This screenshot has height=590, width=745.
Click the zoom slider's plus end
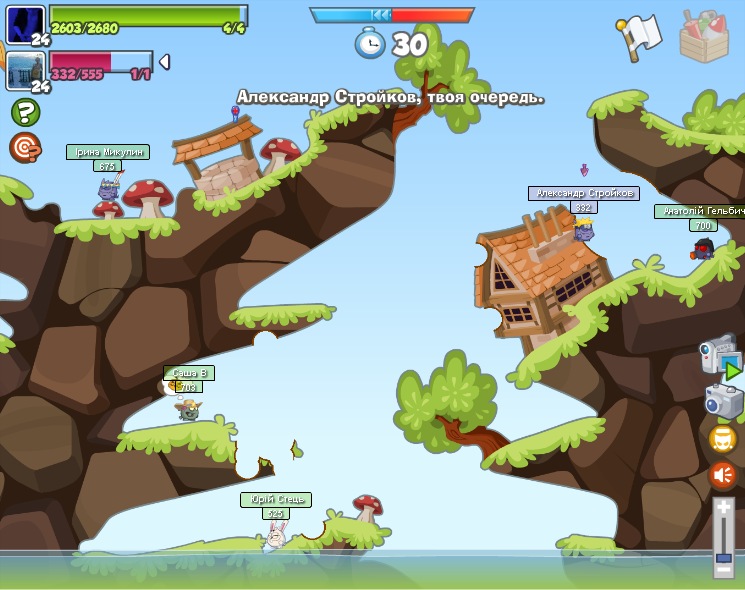pos(724,509)
